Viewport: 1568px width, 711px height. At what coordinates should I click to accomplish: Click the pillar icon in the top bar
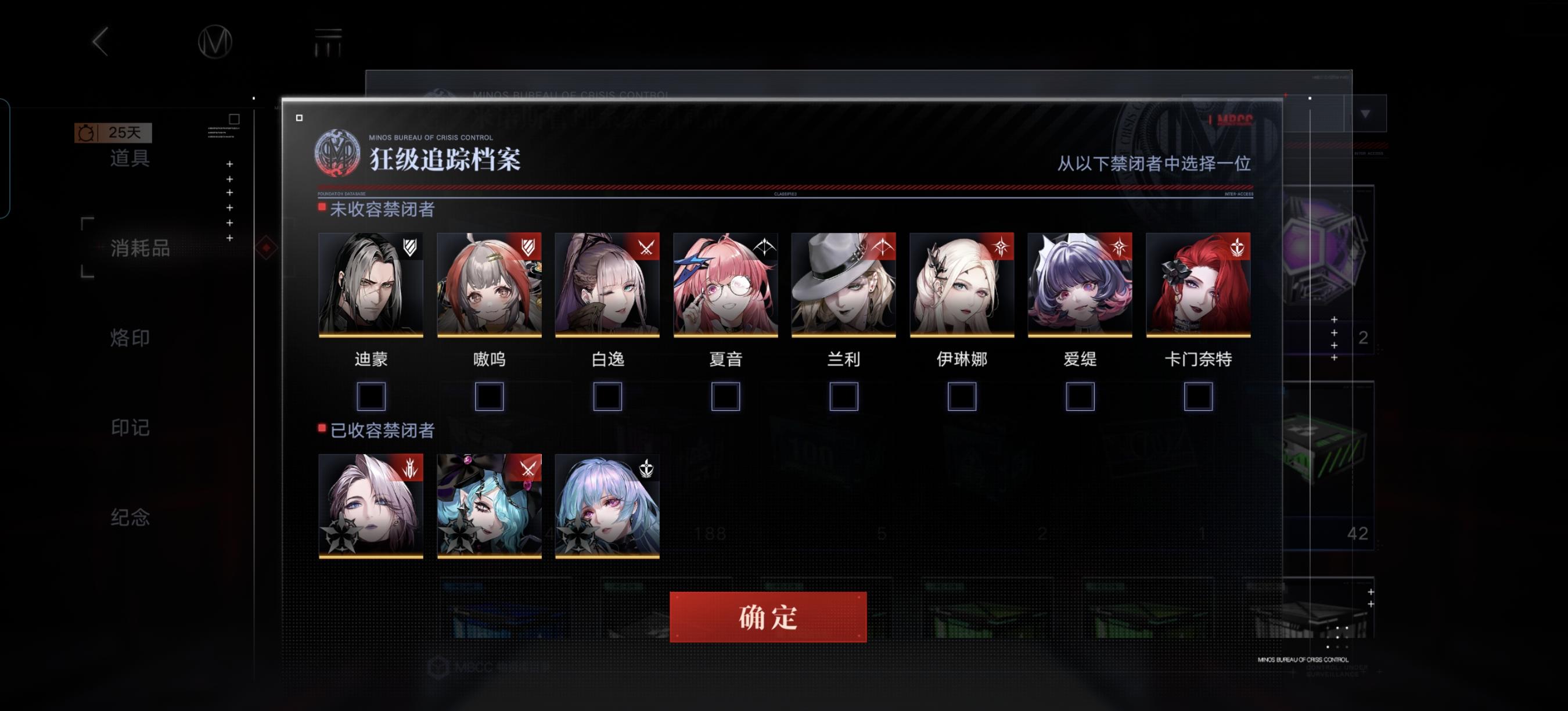coord(328,42)
